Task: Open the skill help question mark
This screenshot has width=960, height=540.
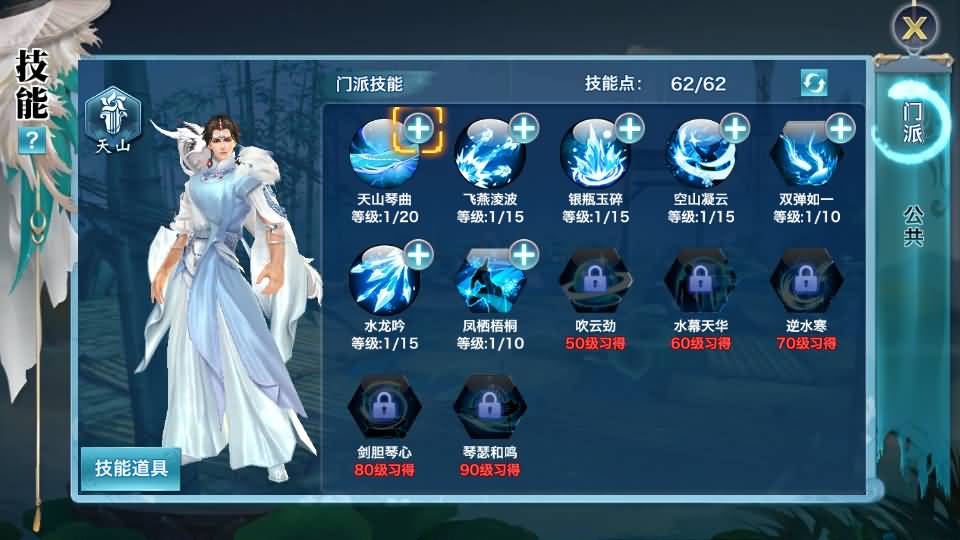Action: [x=32, y=141]
